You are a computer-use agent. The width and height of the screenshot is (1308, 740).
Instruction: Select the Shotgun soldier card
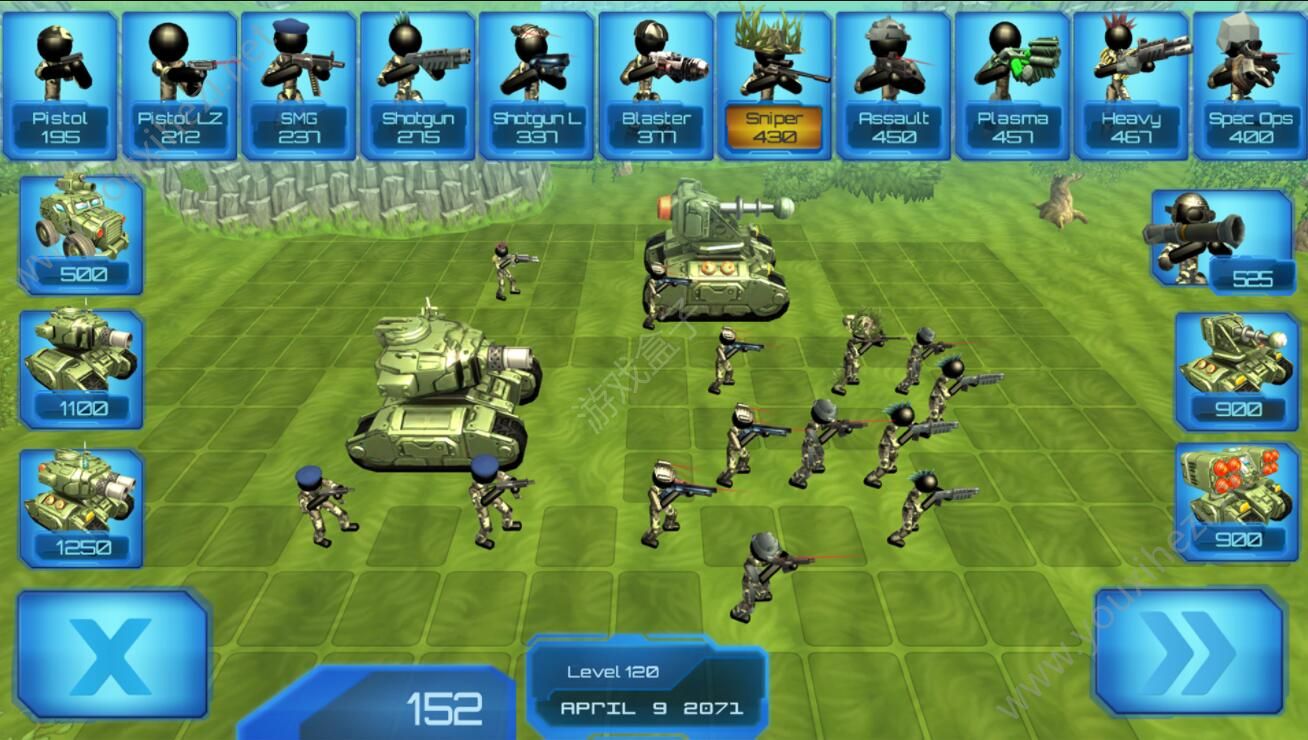click(418, 86)
